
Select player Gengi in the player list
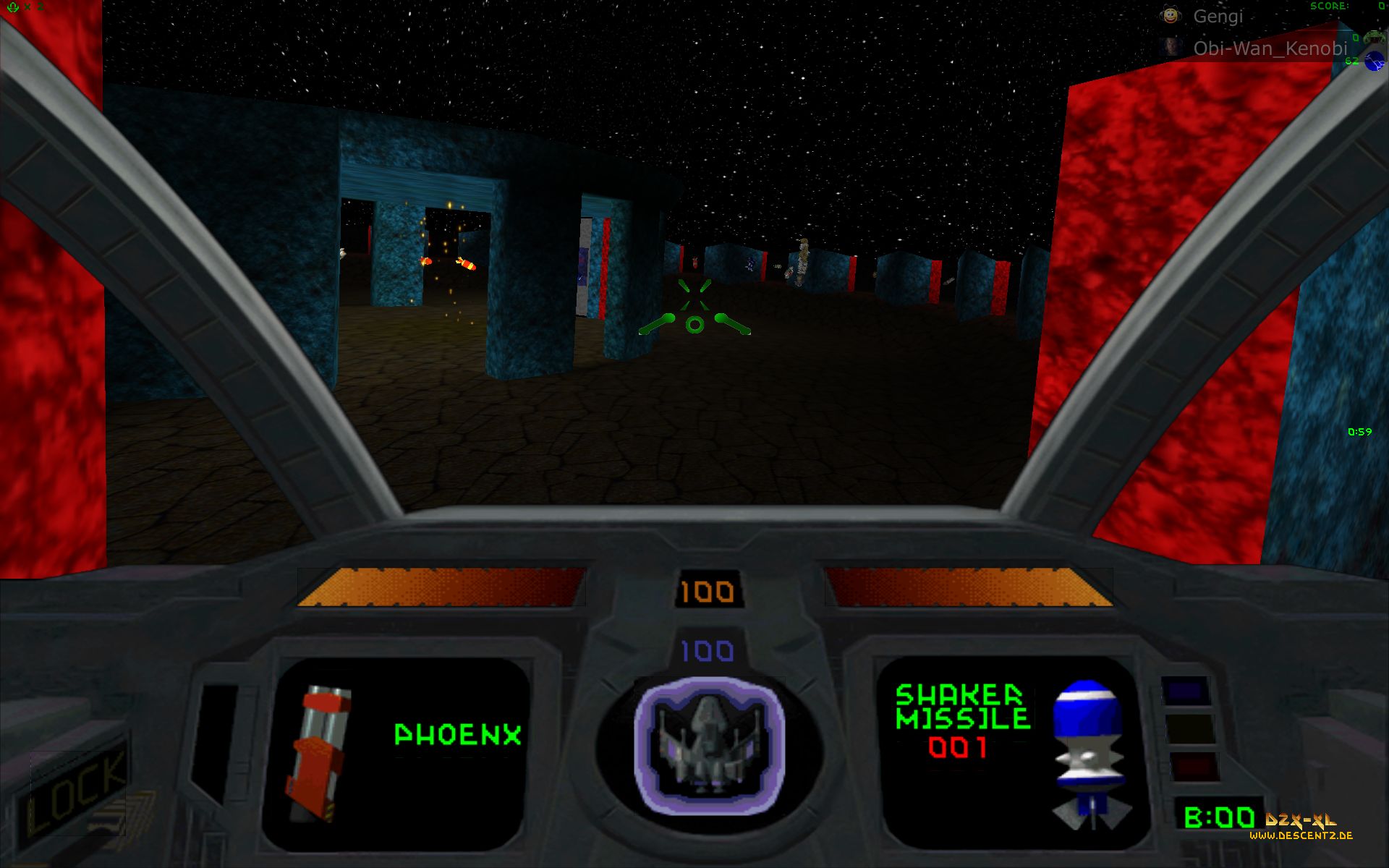(x=1218, y=17)
